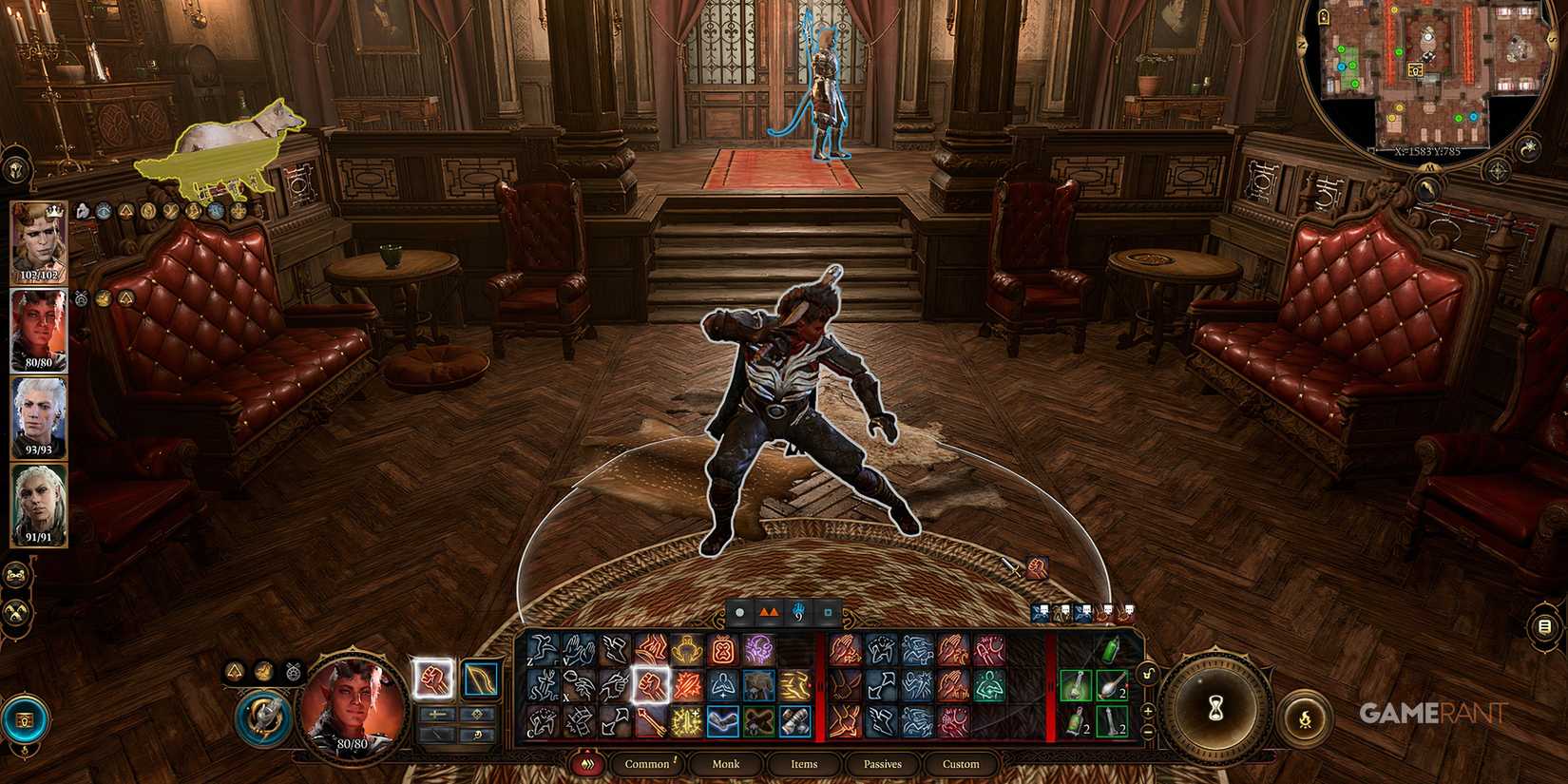This screenshot has width=1568, height=784.
Task: Switch to the Monk tab
Action: click(x=725, y=763)
